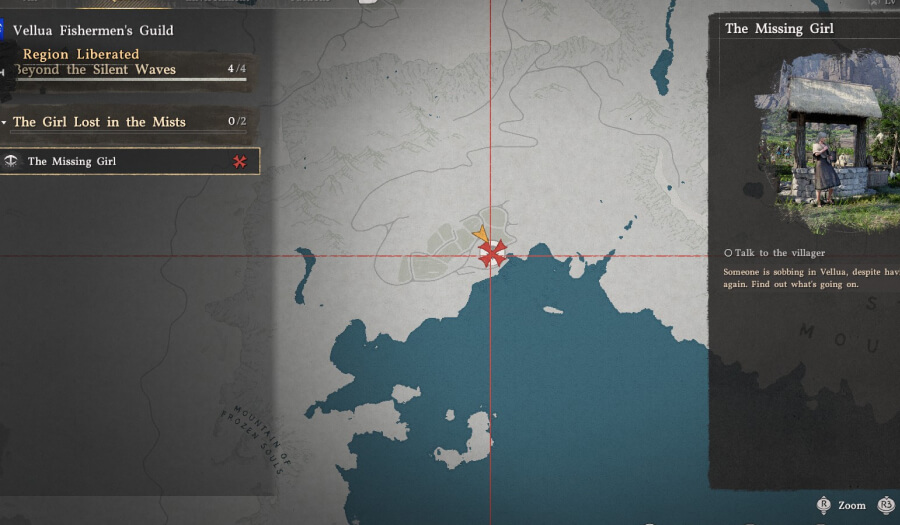Click the red quest marker on the map
This screenshot has height=525, width=900.
[492, 254]
